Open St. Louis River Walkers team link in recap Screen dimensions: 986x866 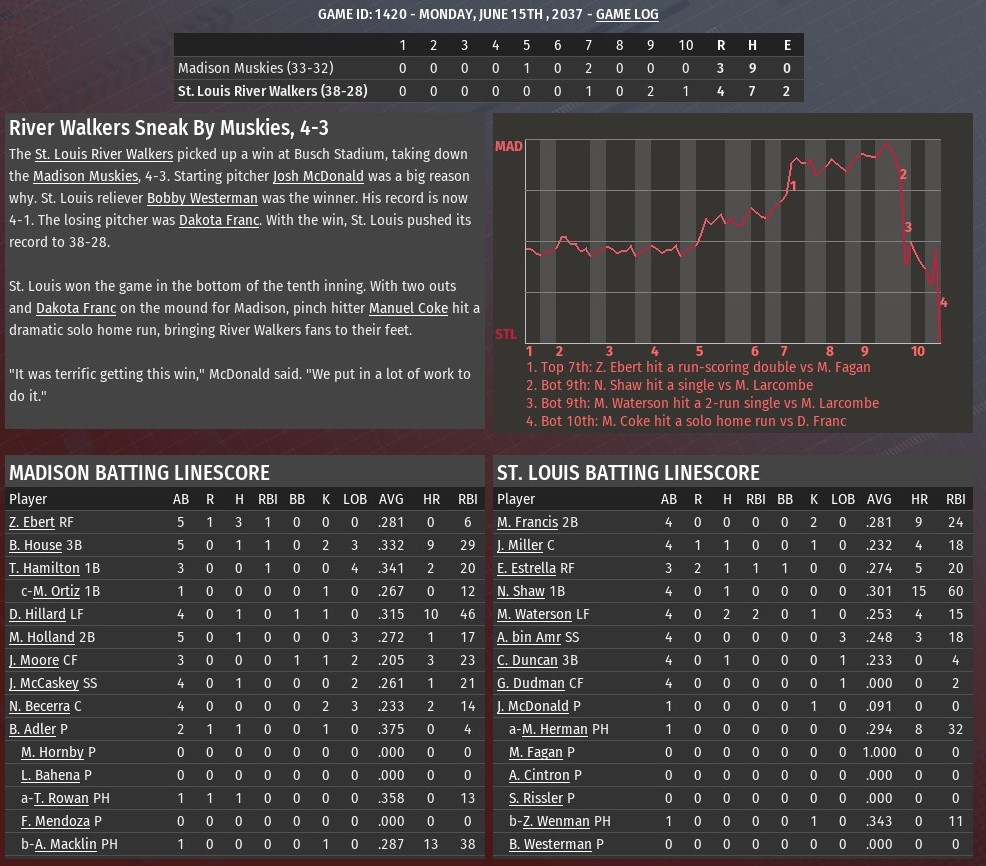pyautogui.click(x=104, y=154)
